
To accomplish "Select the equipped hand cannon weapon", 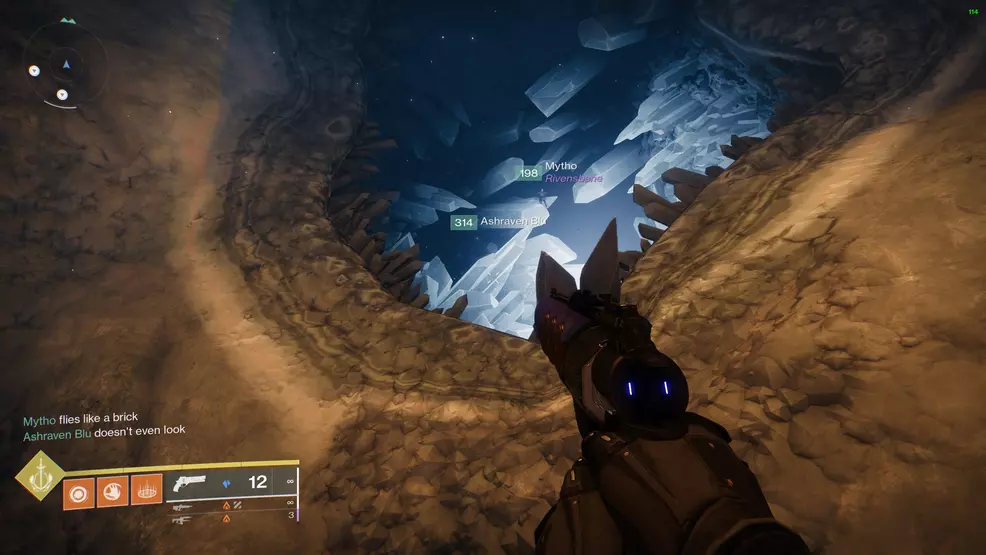I will tap(188, 482).
